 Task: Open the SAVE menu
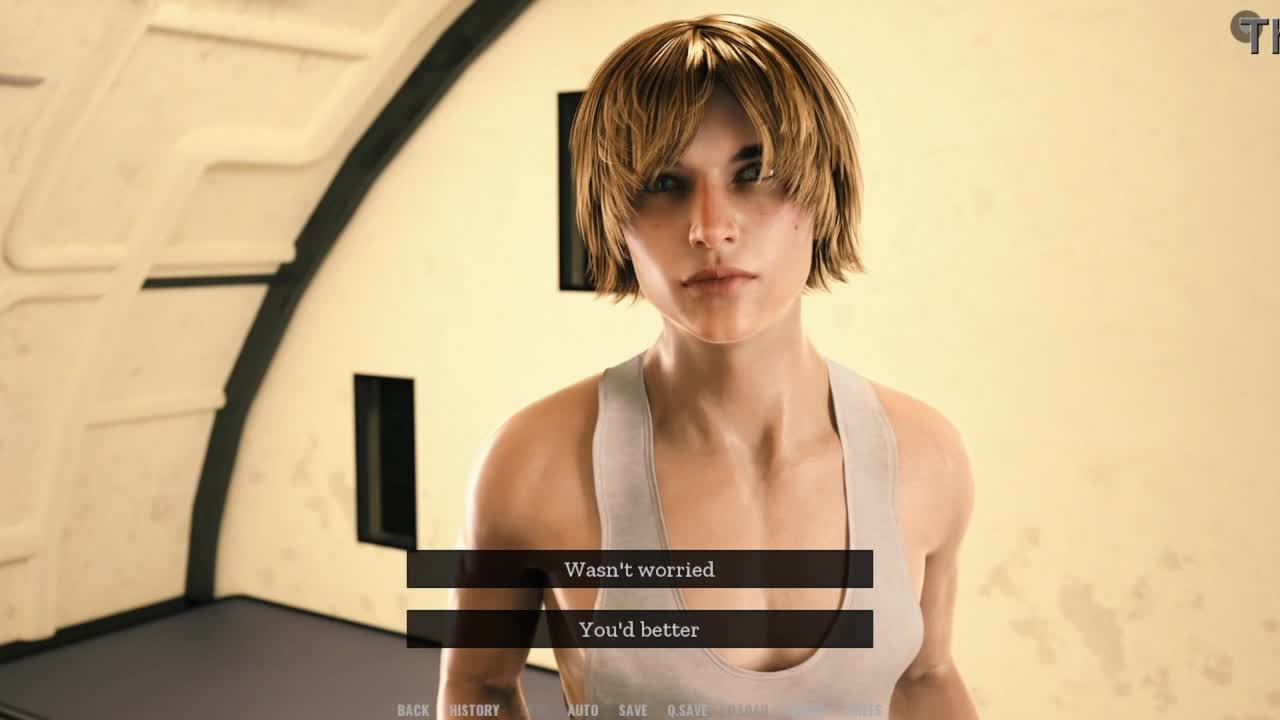pyautogui.click(x=633, y=710)
